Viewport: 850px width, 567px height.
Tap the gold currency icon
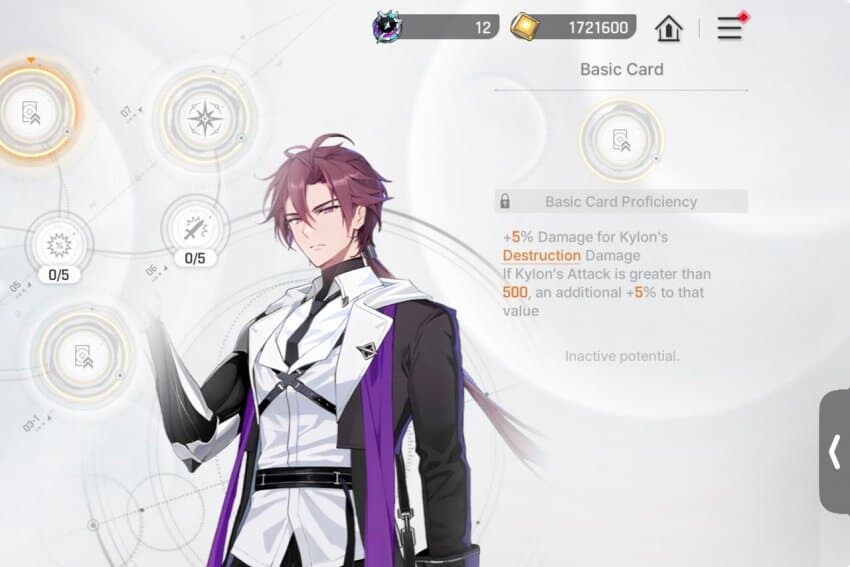click(x=524, y=27)
